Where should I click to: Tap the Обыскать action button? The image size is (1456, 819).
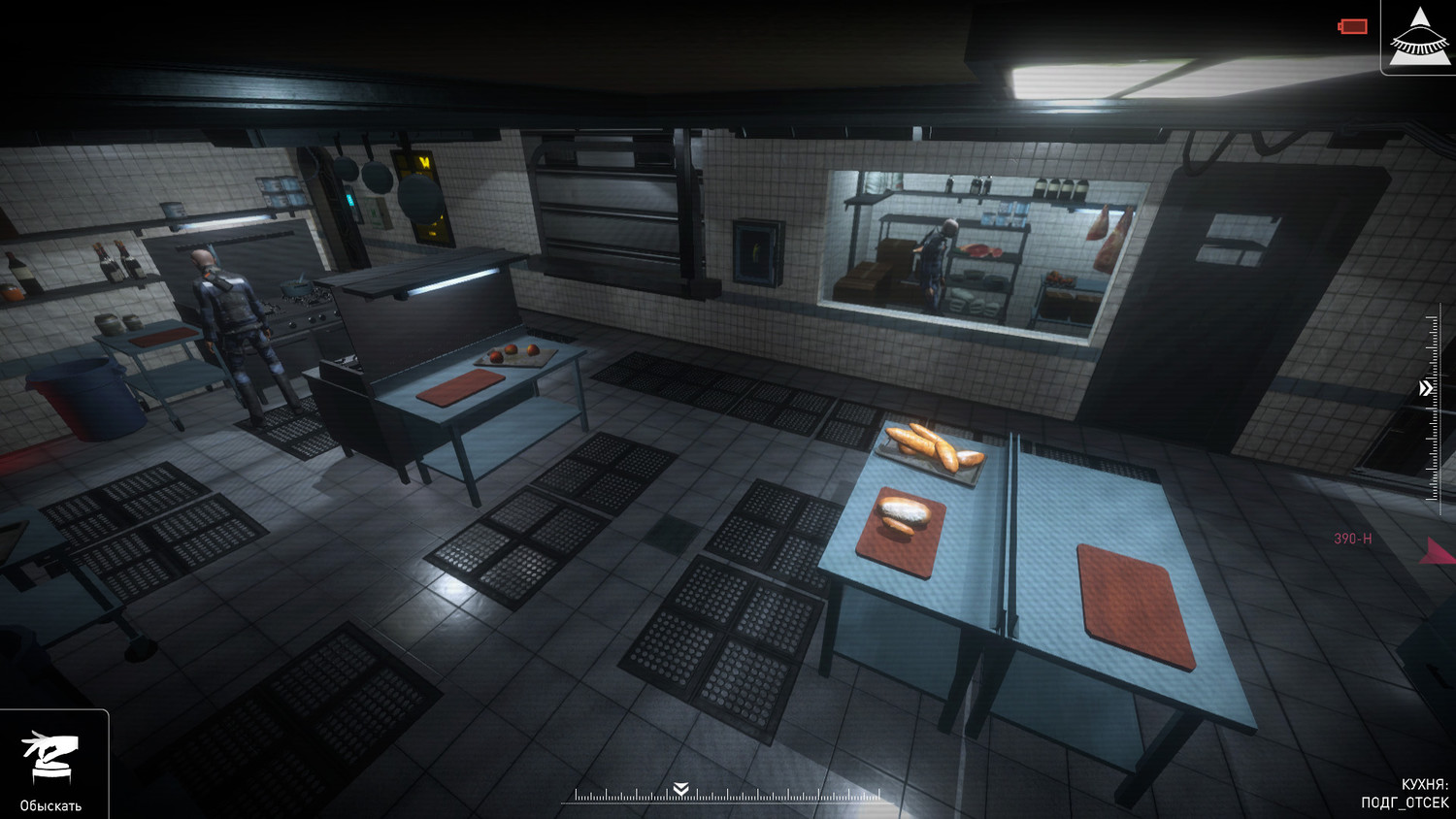(51, 765)
